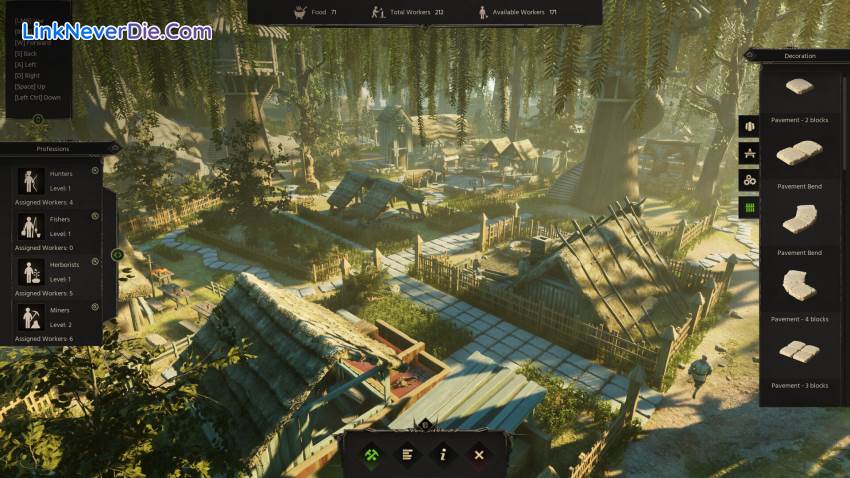Click the green collapse arrow beside Professions panel
Viewport: 850px width, 478px height.
117,254
